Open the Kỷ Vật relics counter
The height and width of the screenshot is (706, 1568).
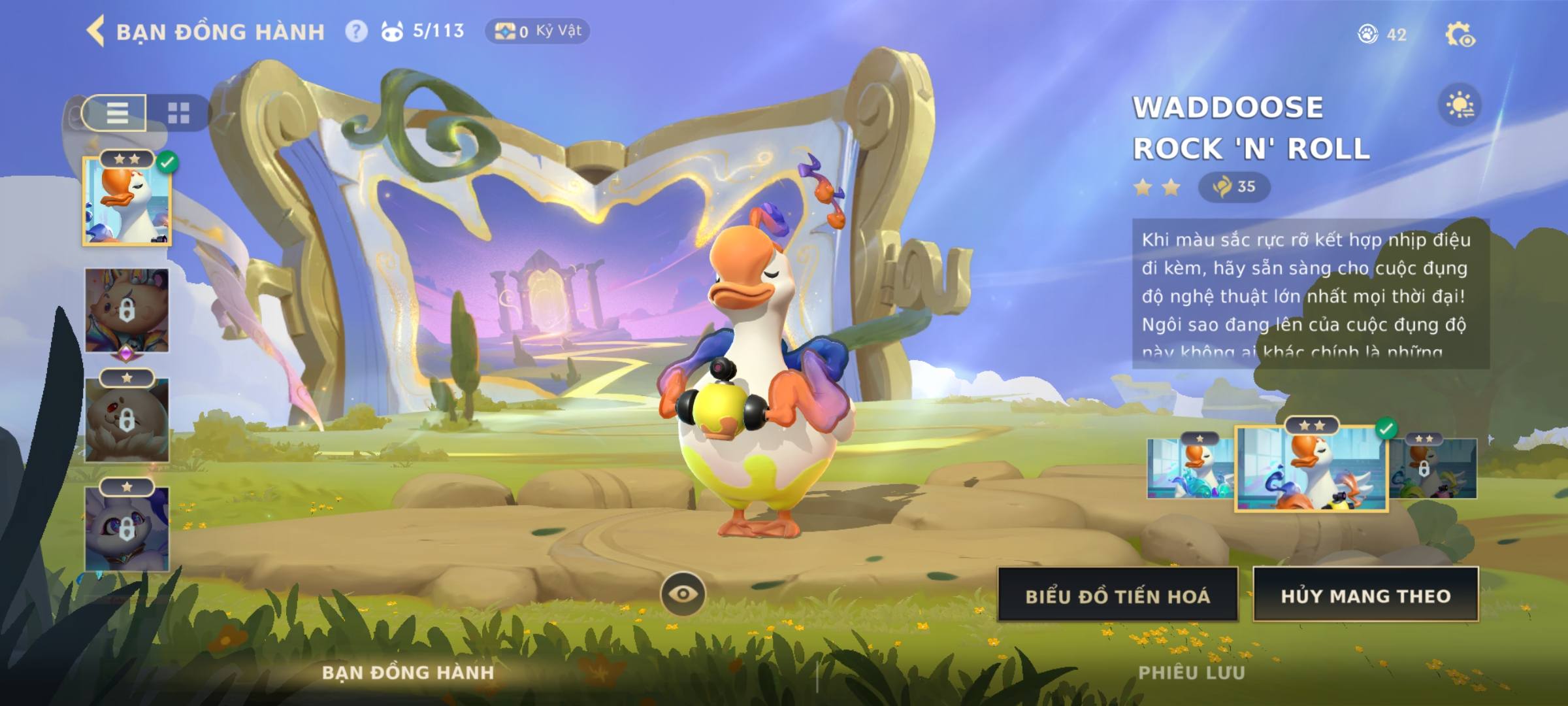(537, 31)
